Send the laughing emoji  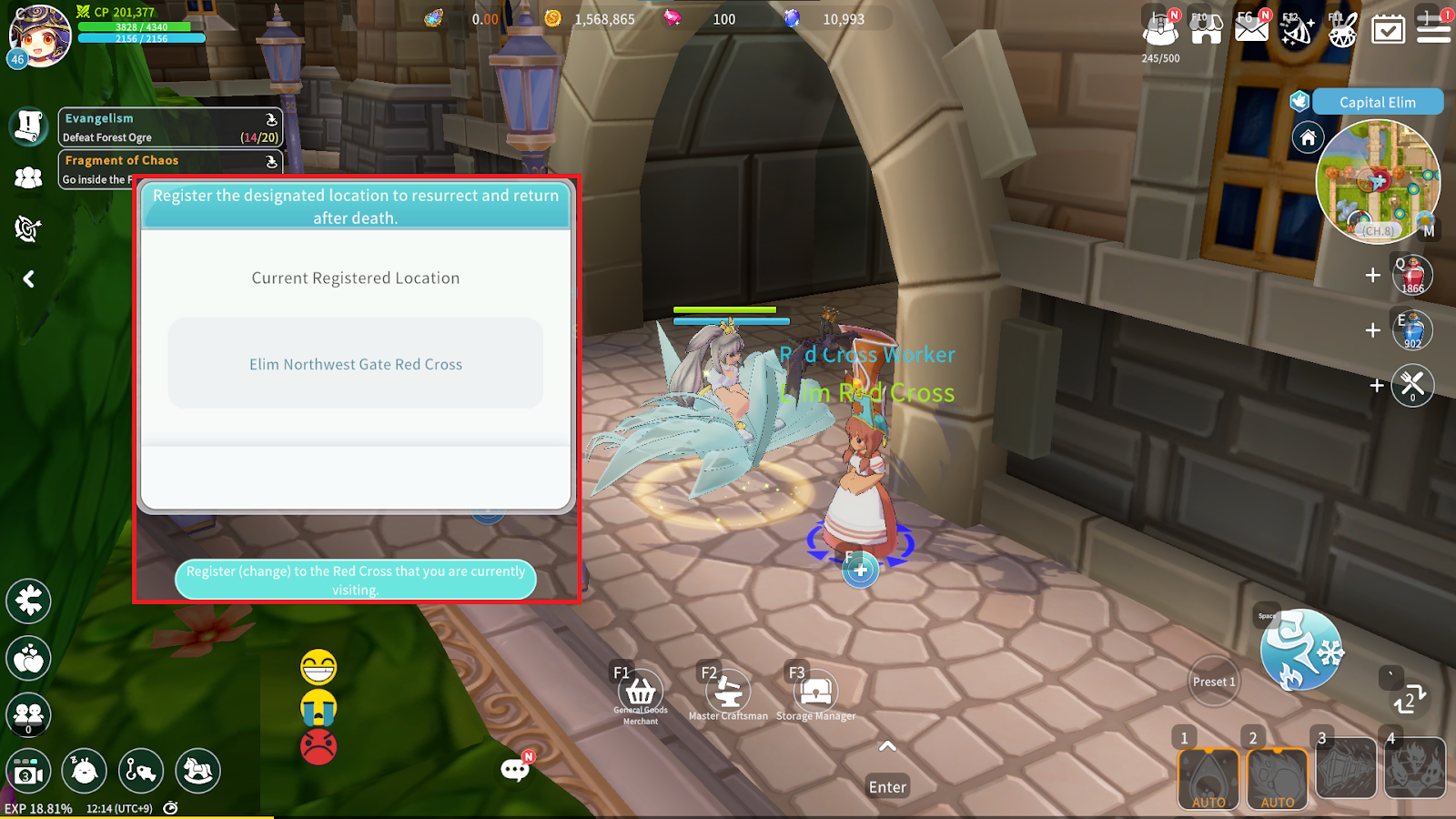(x=318, y=668)
